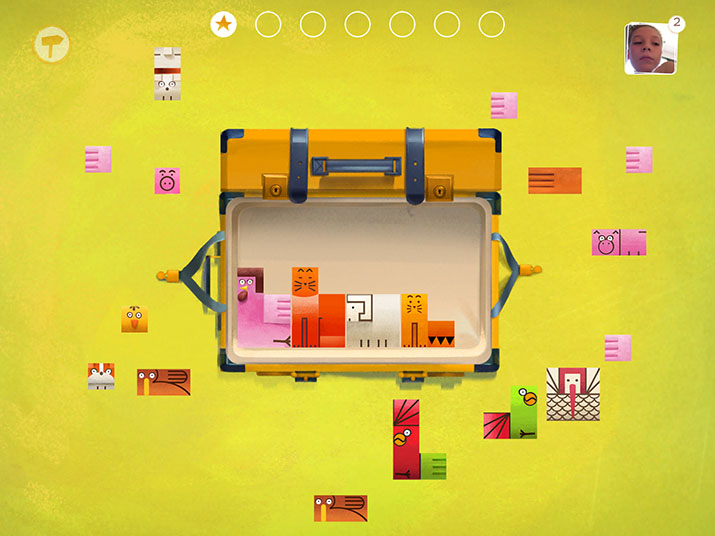
Task: Open the round T menu button
Action: (x=48, y=44)
